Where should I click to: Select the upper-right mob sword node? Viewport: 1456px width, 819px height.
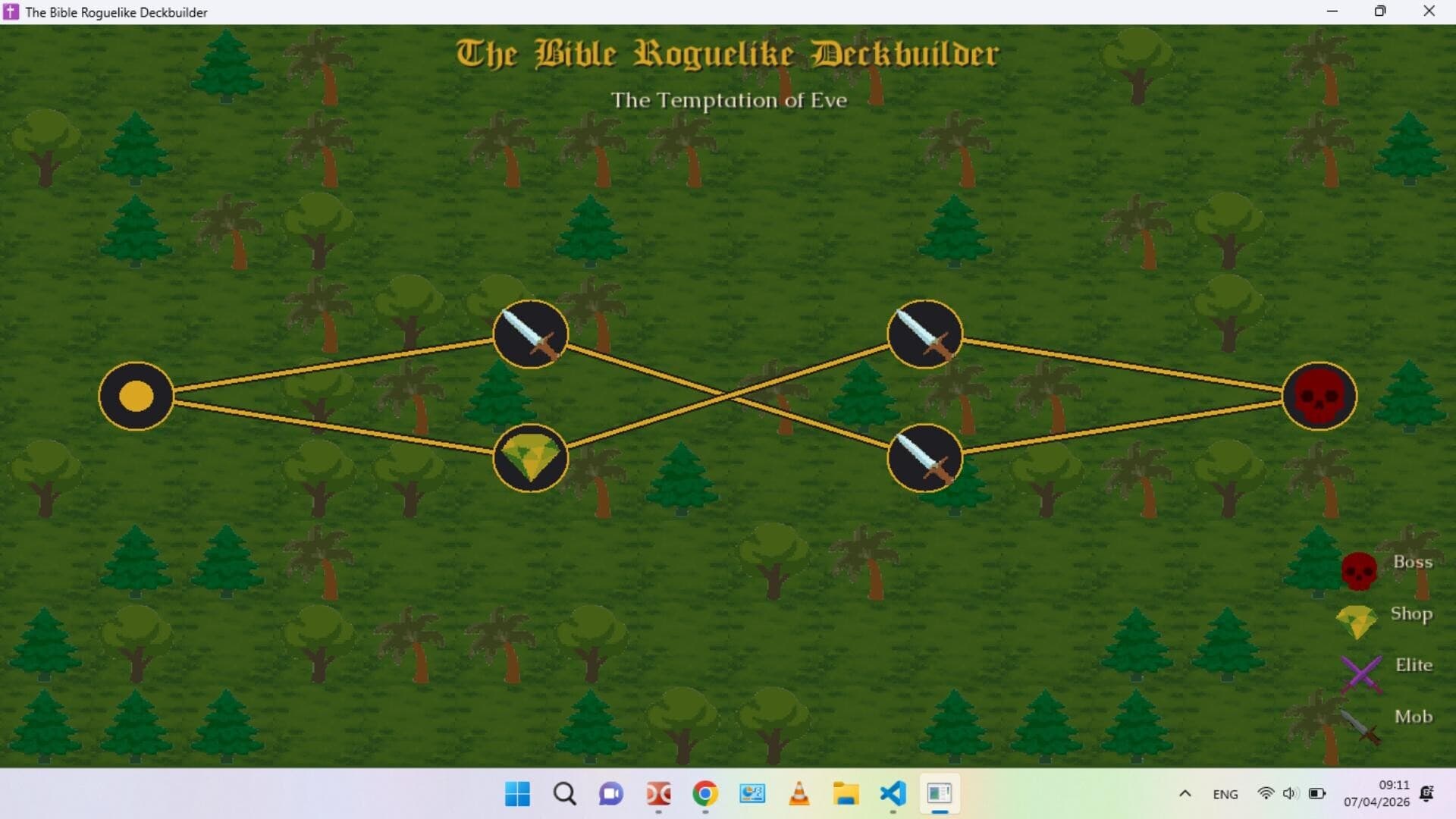pyautogui.click(x=924, y=334)
